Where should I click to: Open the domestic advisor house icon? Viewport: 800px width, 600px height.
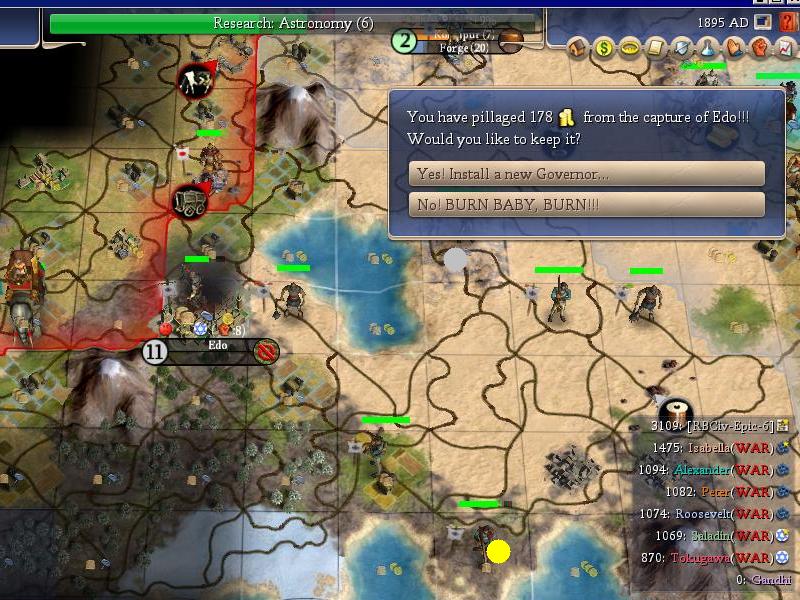[578, 48]
